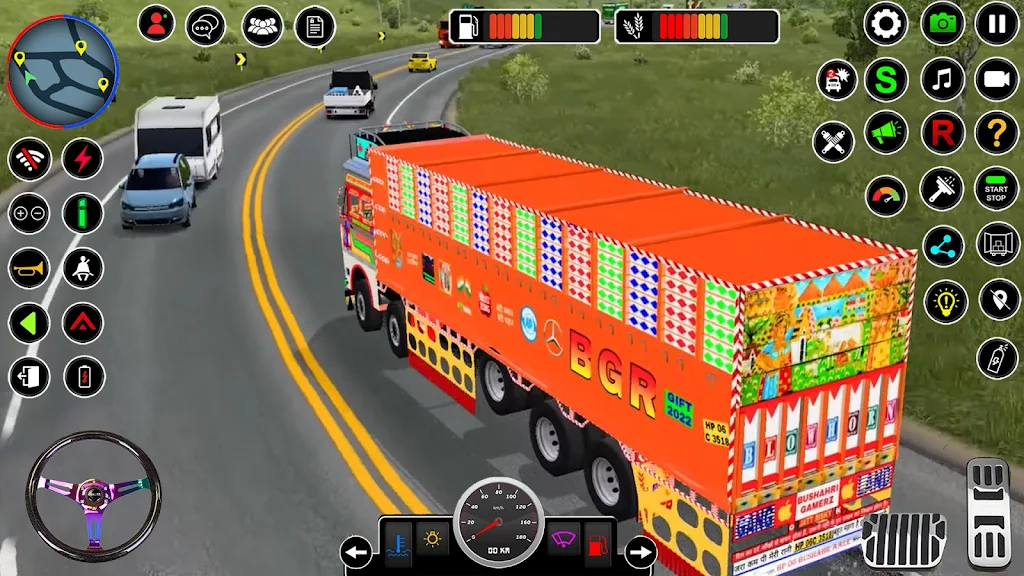Open the chat bubble icon
The width and height of the screenshot is (1024, 576).
pos(206,24)
